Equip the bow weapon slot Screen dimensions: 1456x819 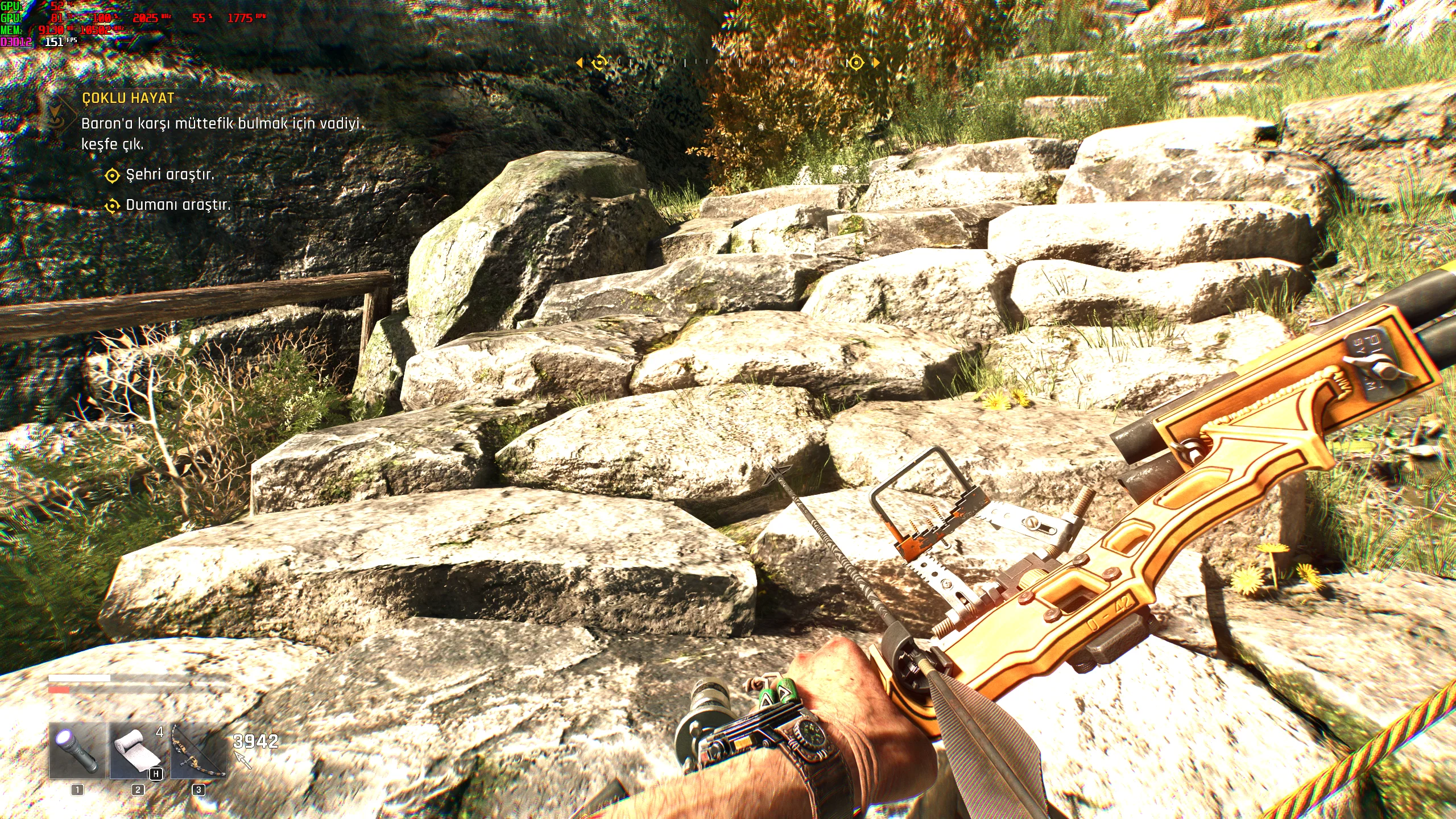point(198,750)
